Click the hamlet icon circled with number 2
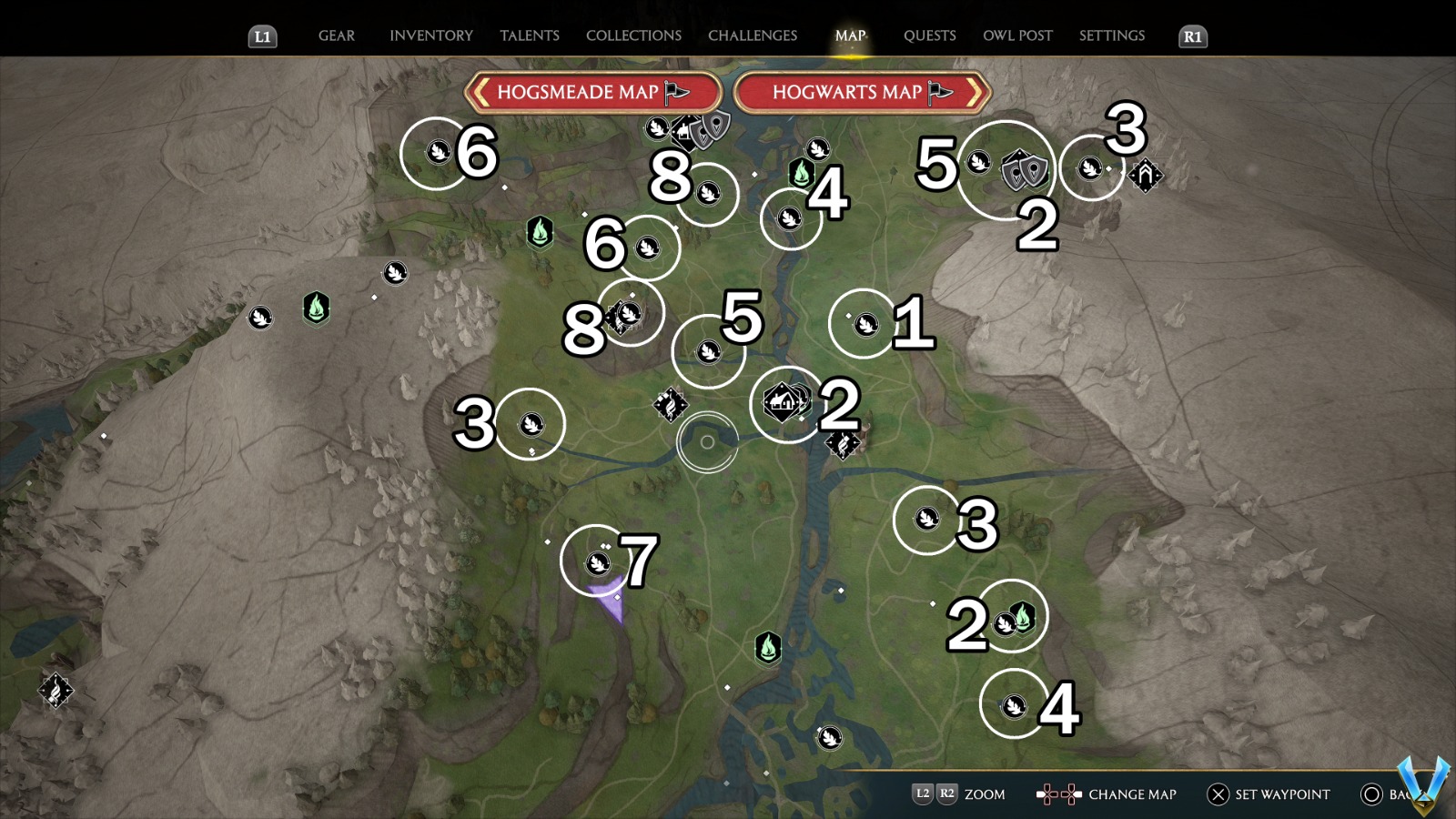 click(x=781, y=400)
